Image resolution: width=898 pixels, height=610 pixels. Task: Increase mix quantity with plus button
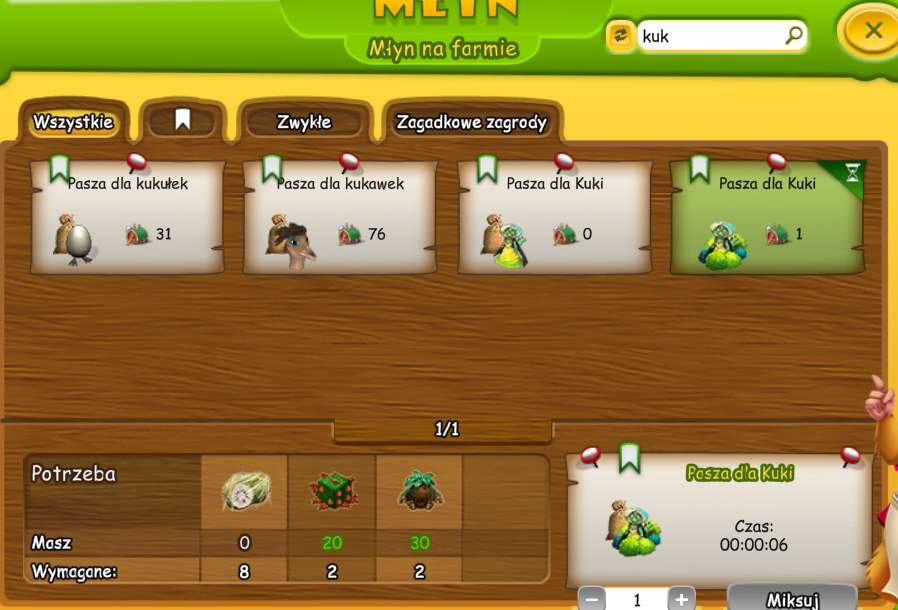(x=681, y=600)
